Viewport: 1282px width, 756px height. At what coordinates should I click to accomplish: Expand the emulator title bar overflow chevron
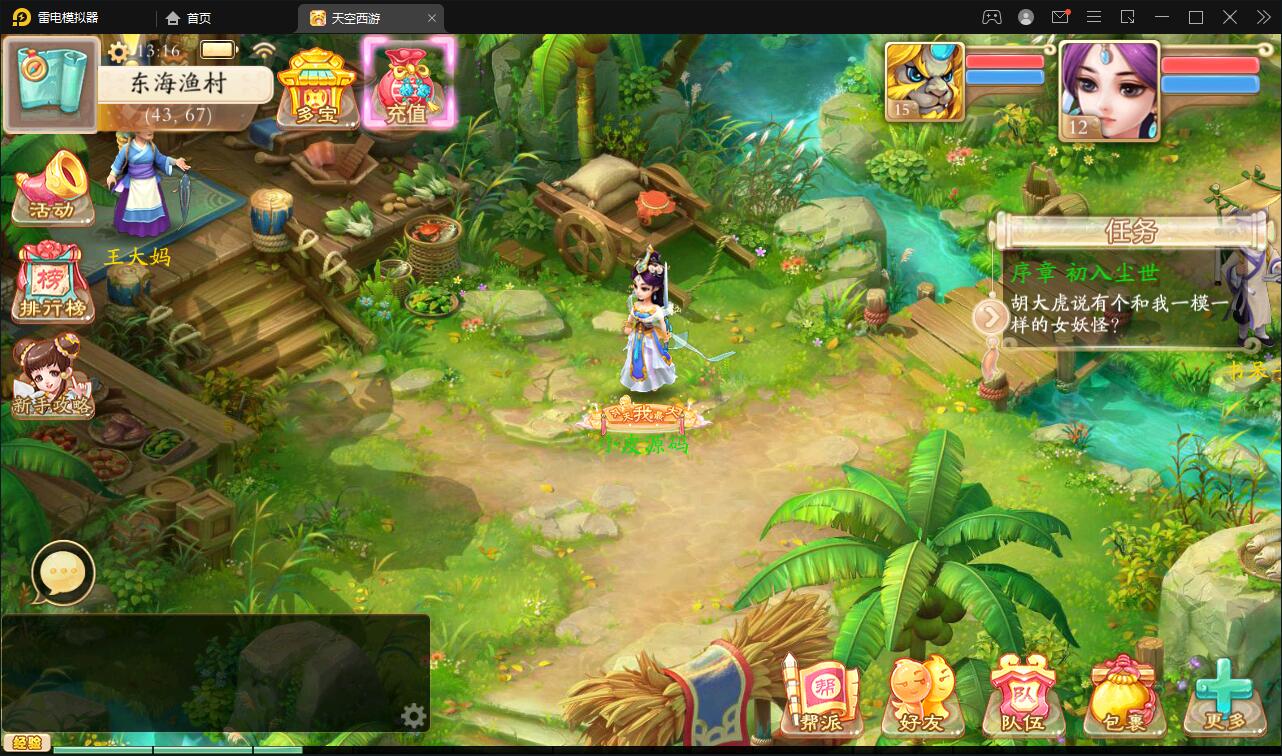tap(1262, 17)
